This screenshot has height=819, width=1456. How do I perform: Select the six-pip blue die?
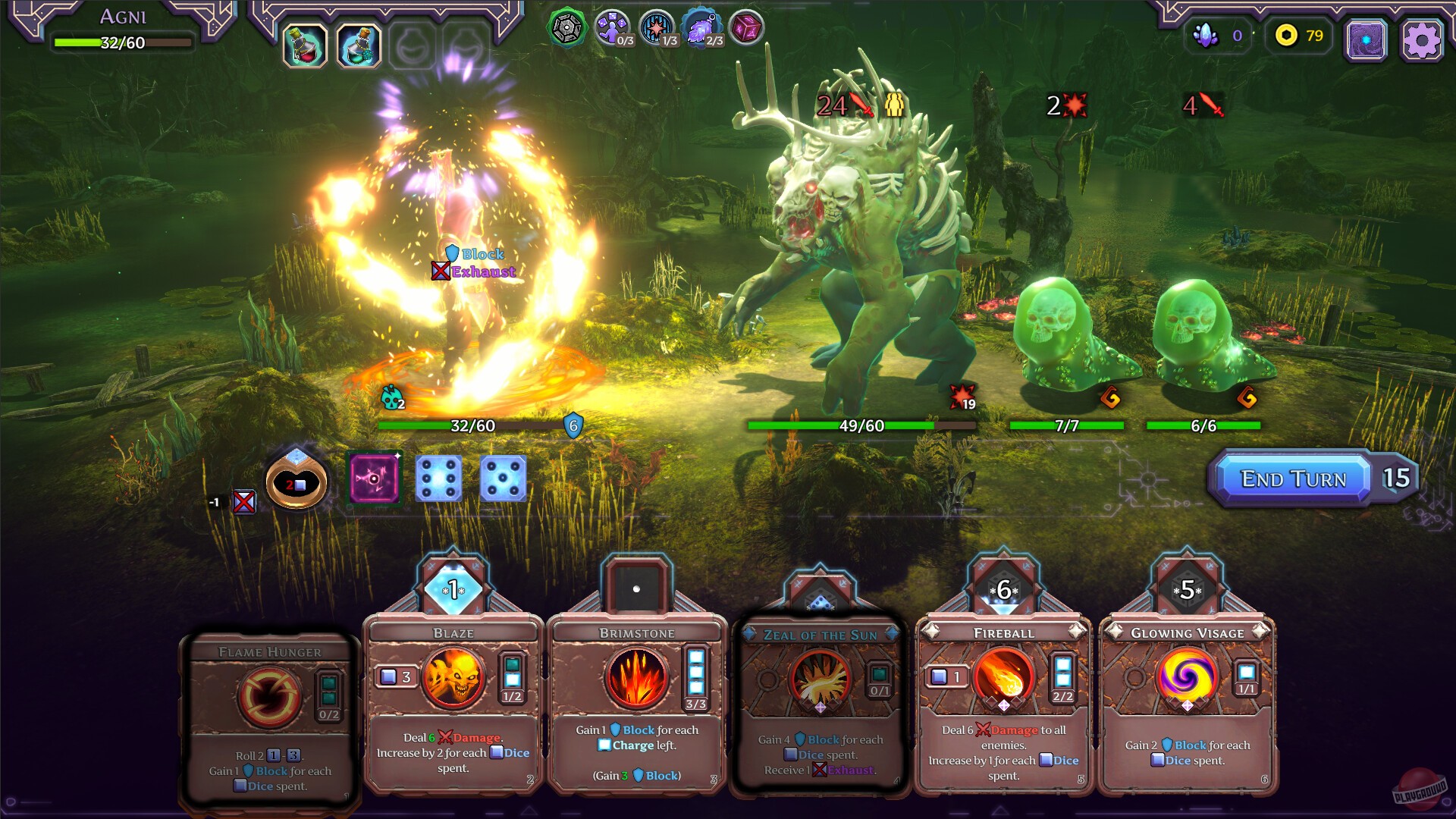pyautogui.click(x=438, y=479)
